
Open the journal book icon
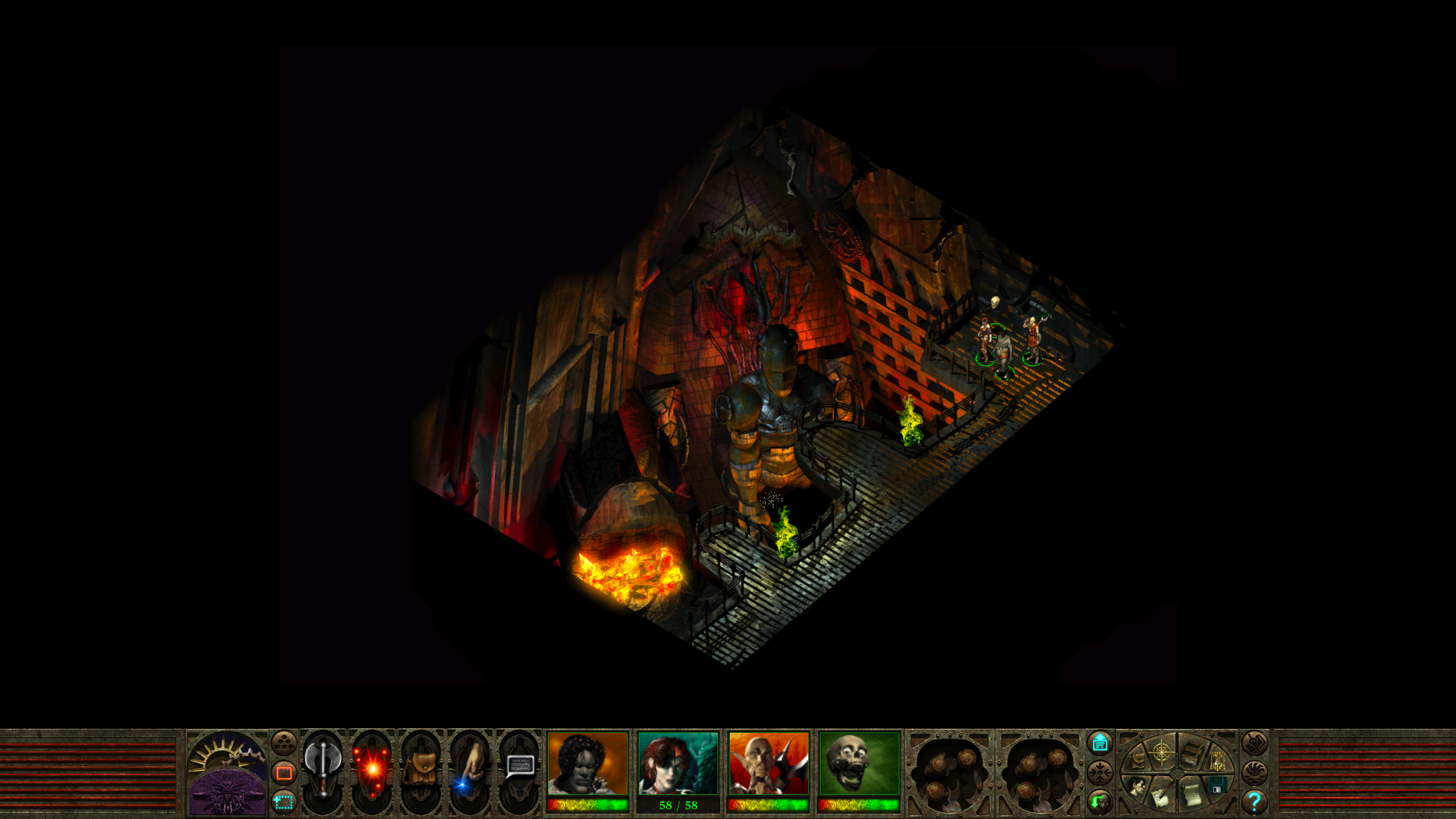[x=1193, y=753]
